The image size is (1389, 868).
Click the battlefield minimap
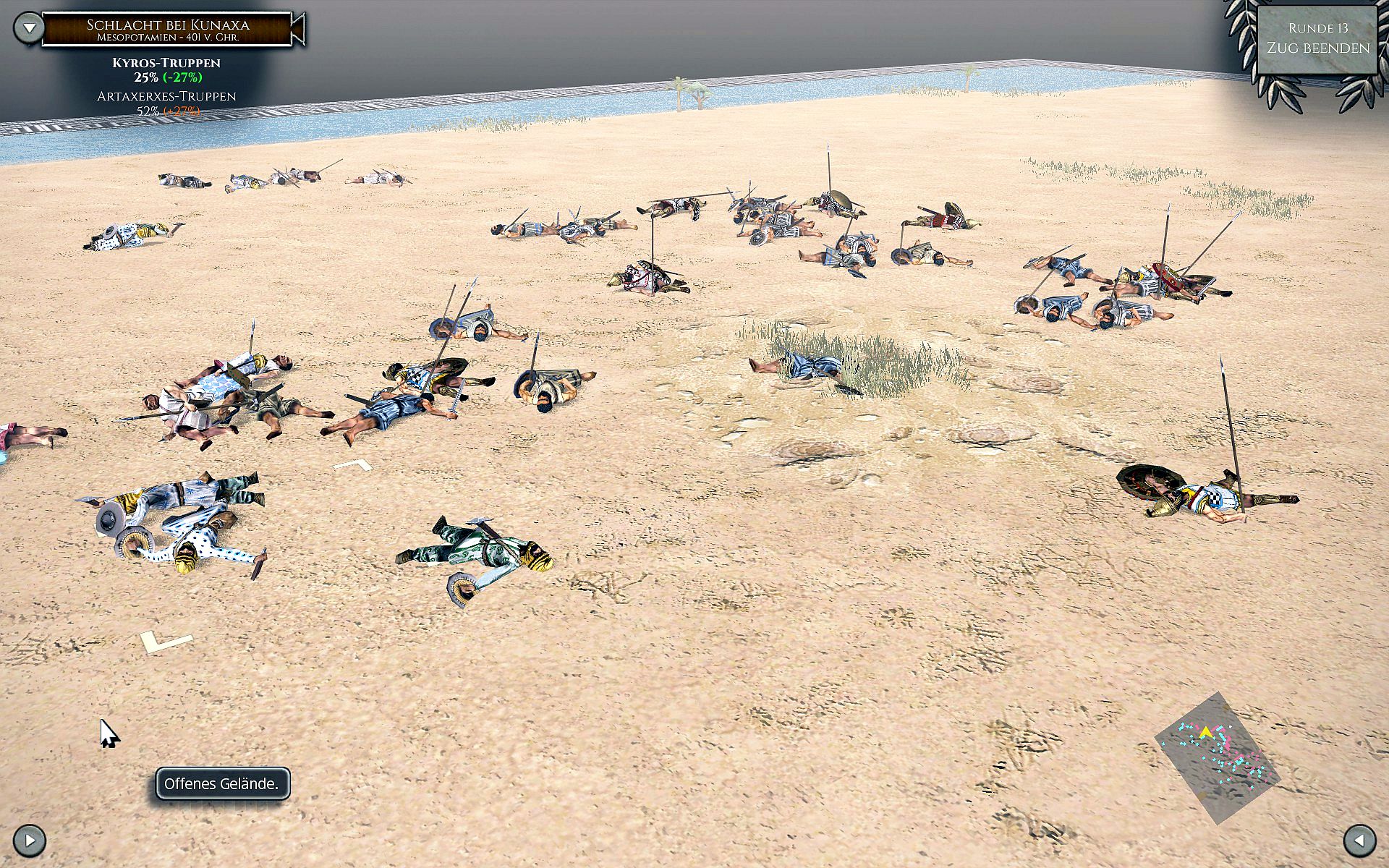point(1217,757)
